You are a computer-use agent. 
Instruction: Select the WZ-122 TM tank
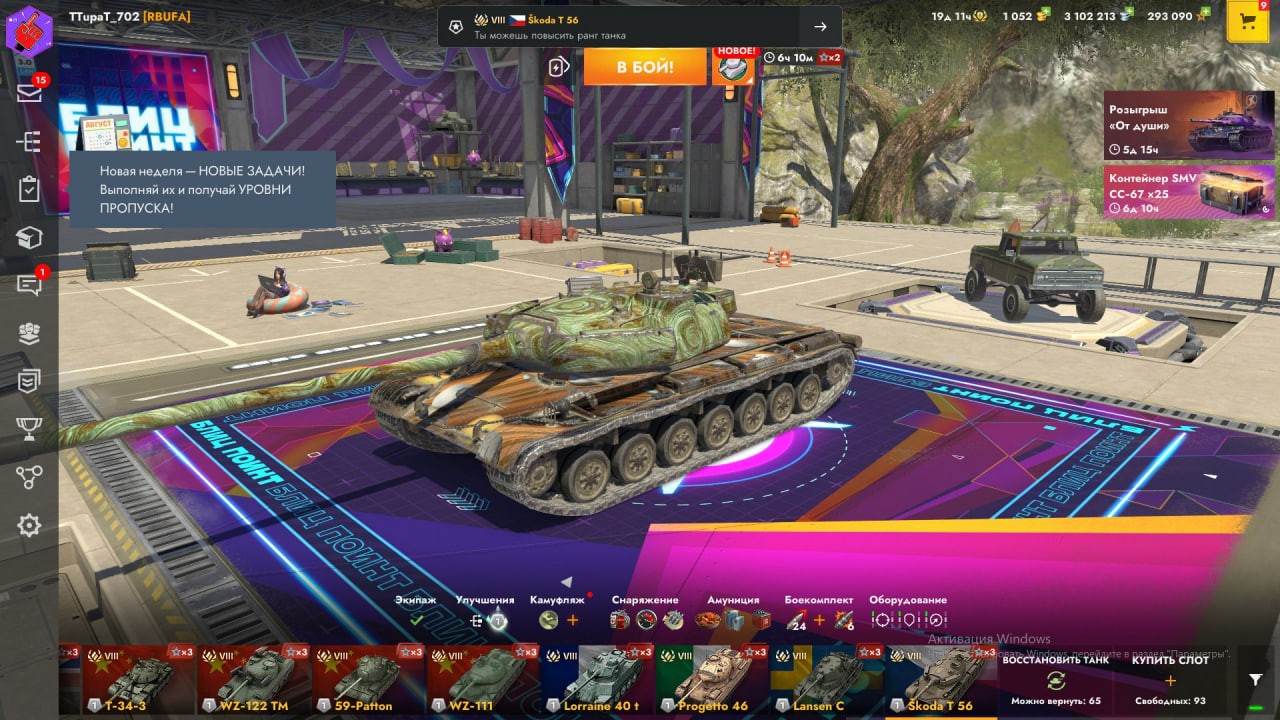pyautogui.click(x=254, y=680)
